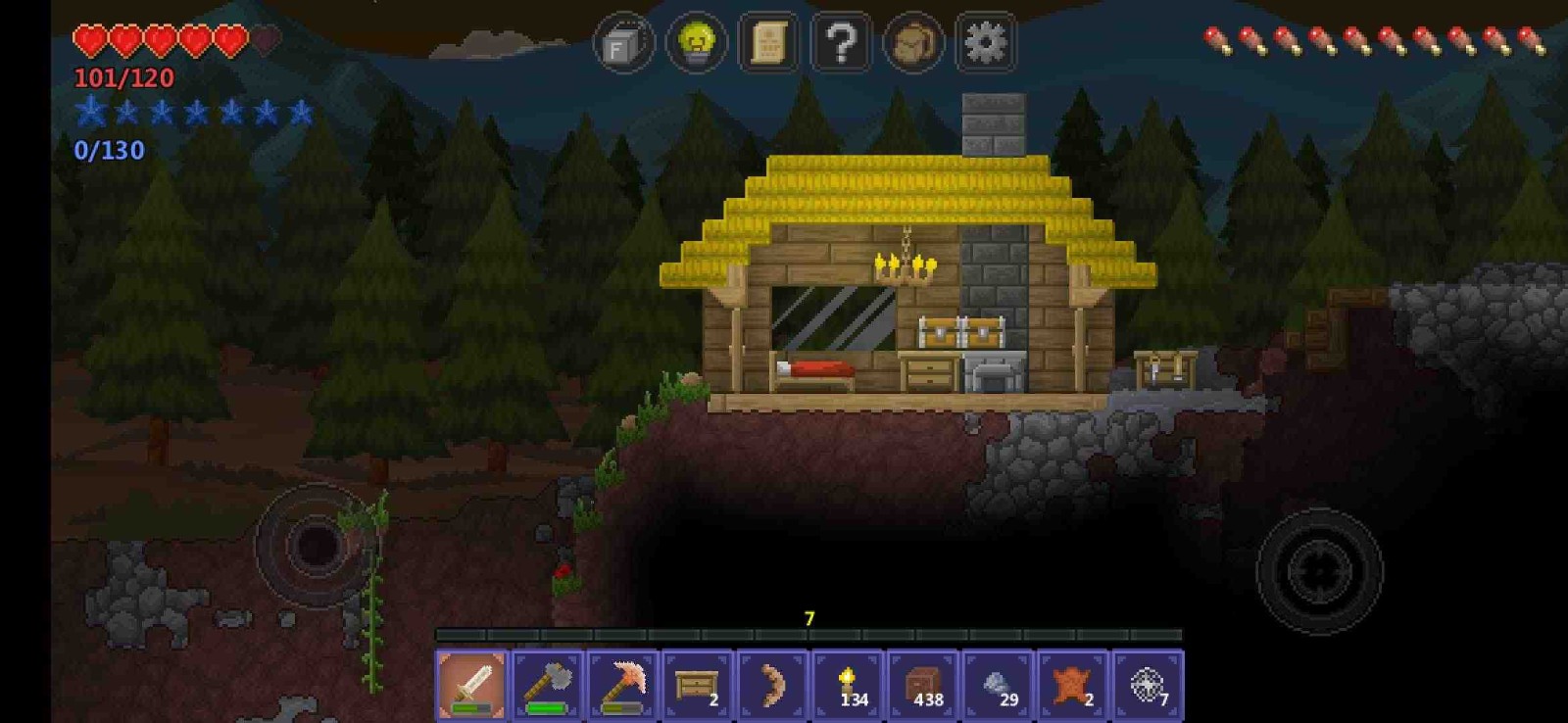Select the sword hotbar slot
The height and width of the screenshot is (723, 1568).
[x=472, y=685]
